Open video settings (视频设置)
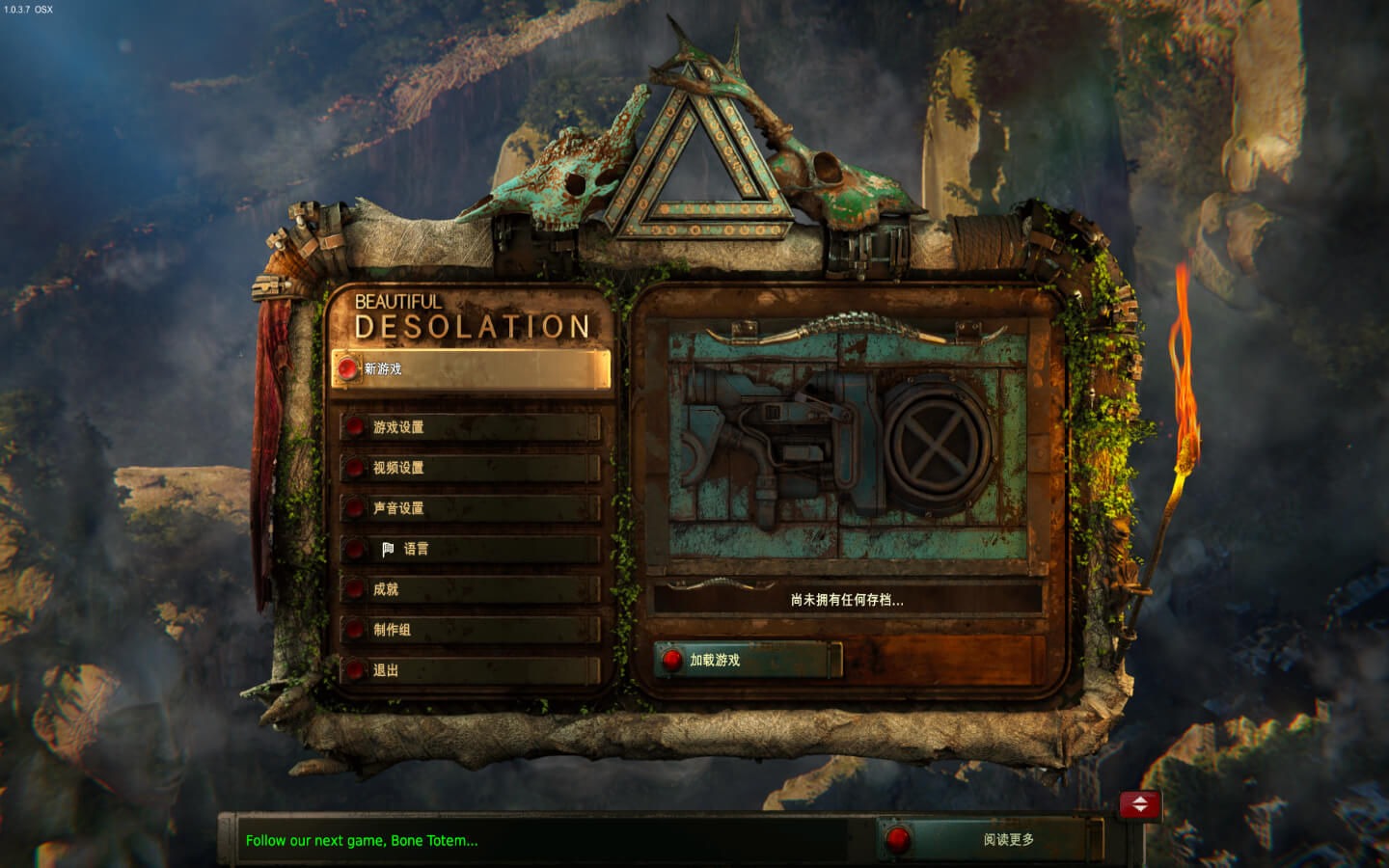Screen dimensions: 1389x868 tap(471, 468)
